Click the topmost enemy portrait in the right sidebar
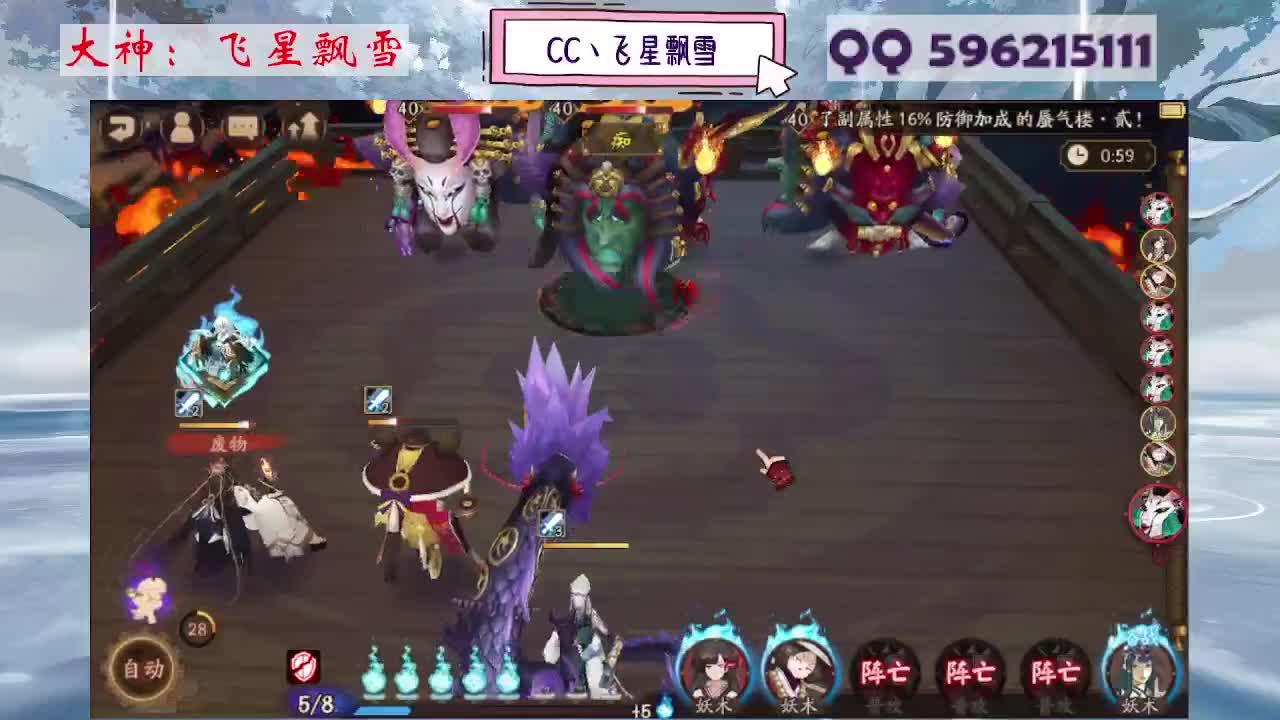 tap(1157, 210)
